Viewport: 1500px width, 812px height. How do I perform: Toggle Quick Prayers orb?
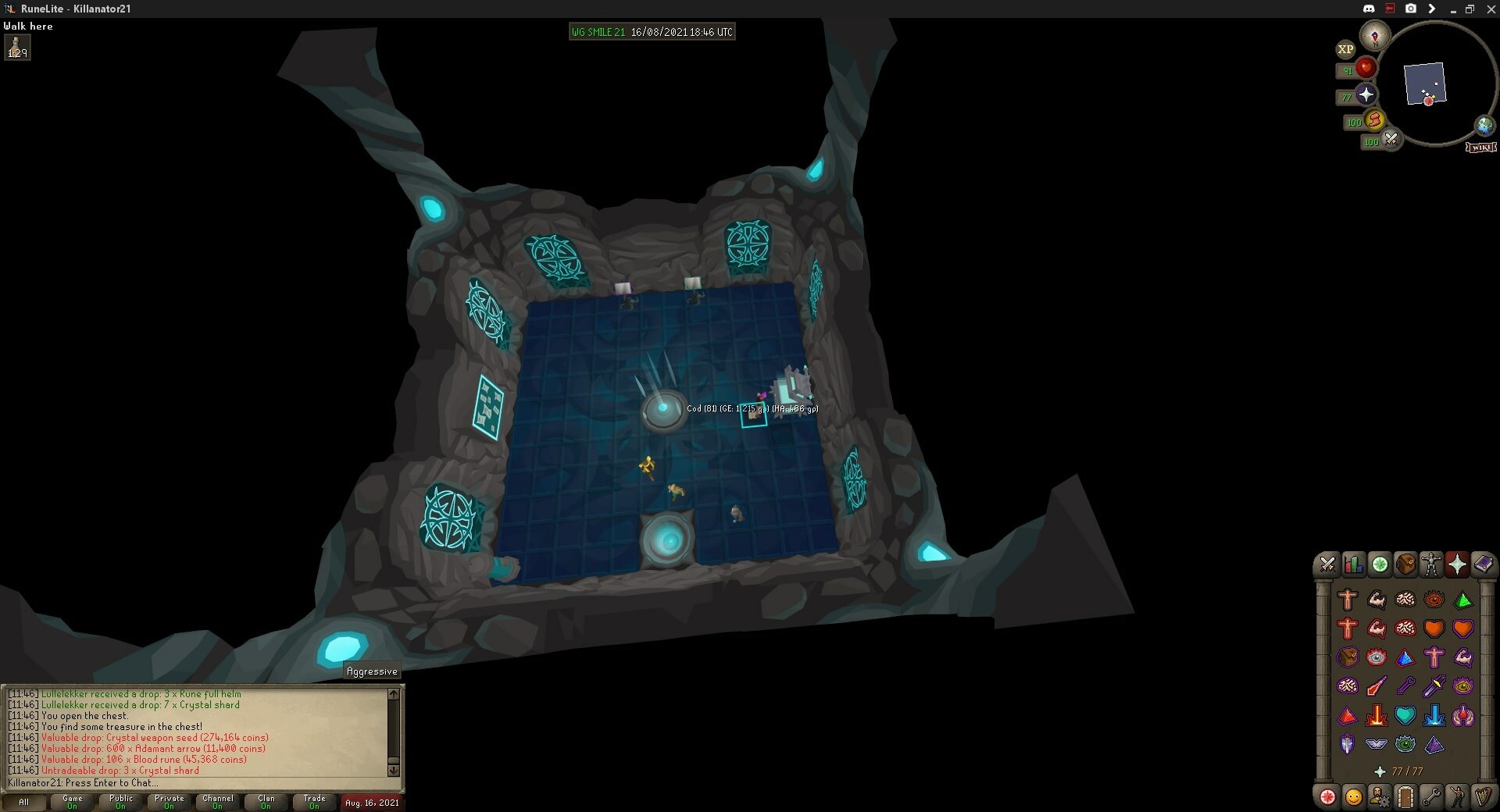(x=1366, y=95)
